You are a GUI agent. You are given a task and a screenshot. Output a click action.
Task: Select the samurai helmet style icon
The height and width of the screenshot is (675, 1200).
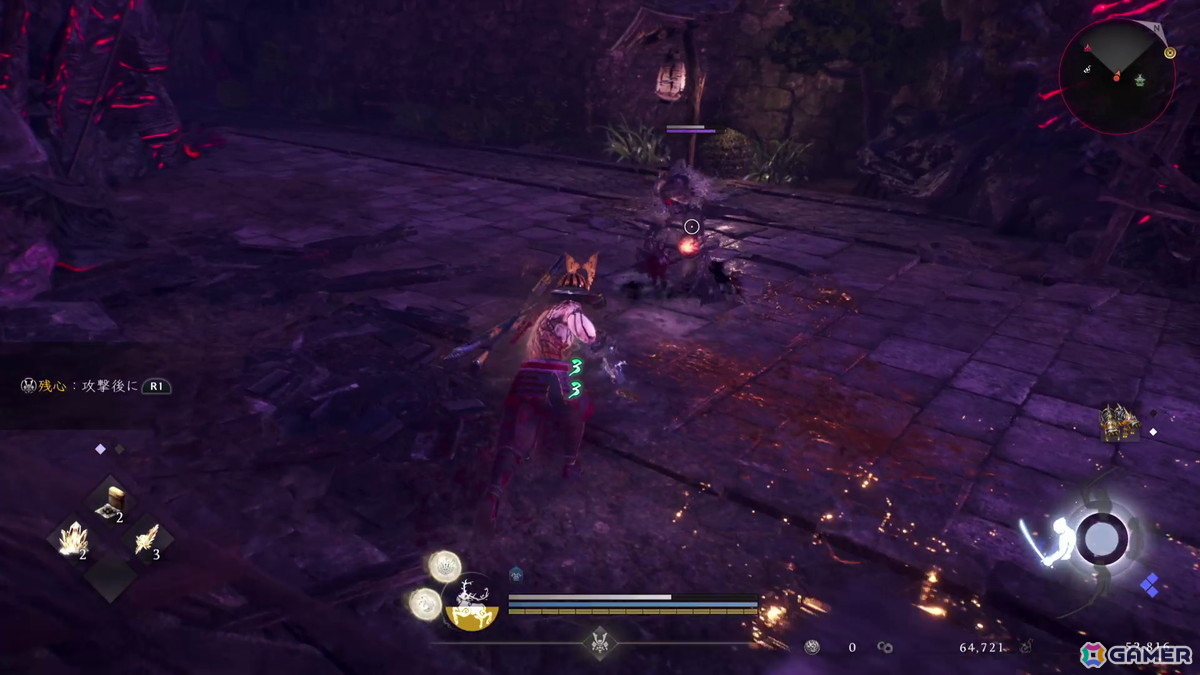598,639
